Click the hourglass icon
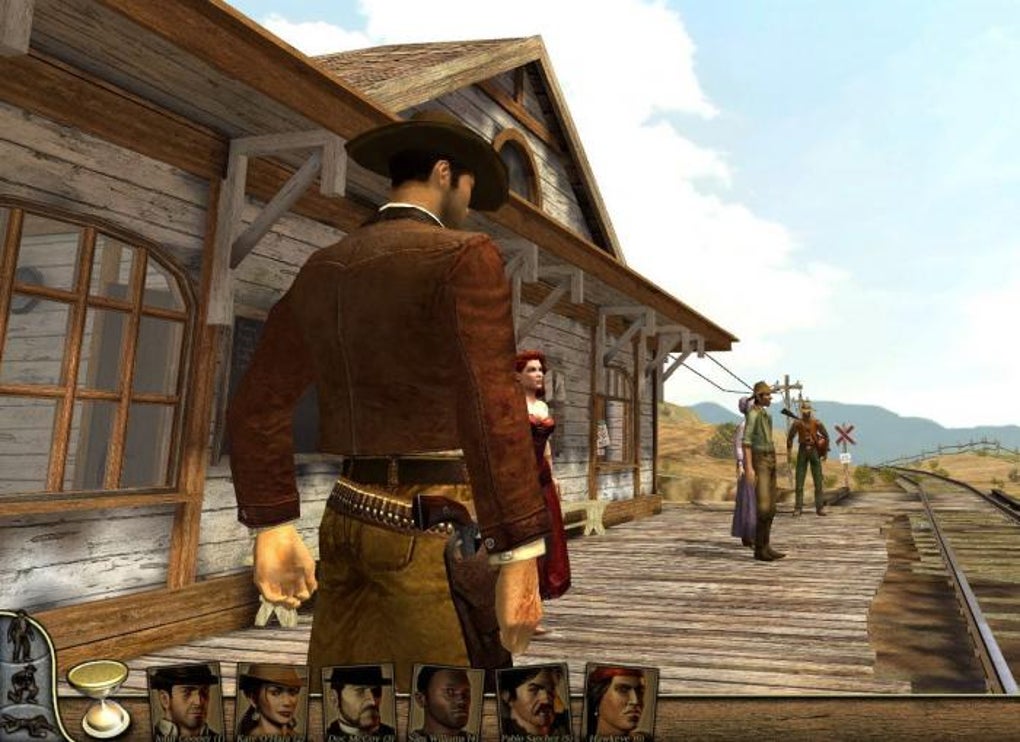The width and height of the screenshot is (1020, 742). coord(98,695)
